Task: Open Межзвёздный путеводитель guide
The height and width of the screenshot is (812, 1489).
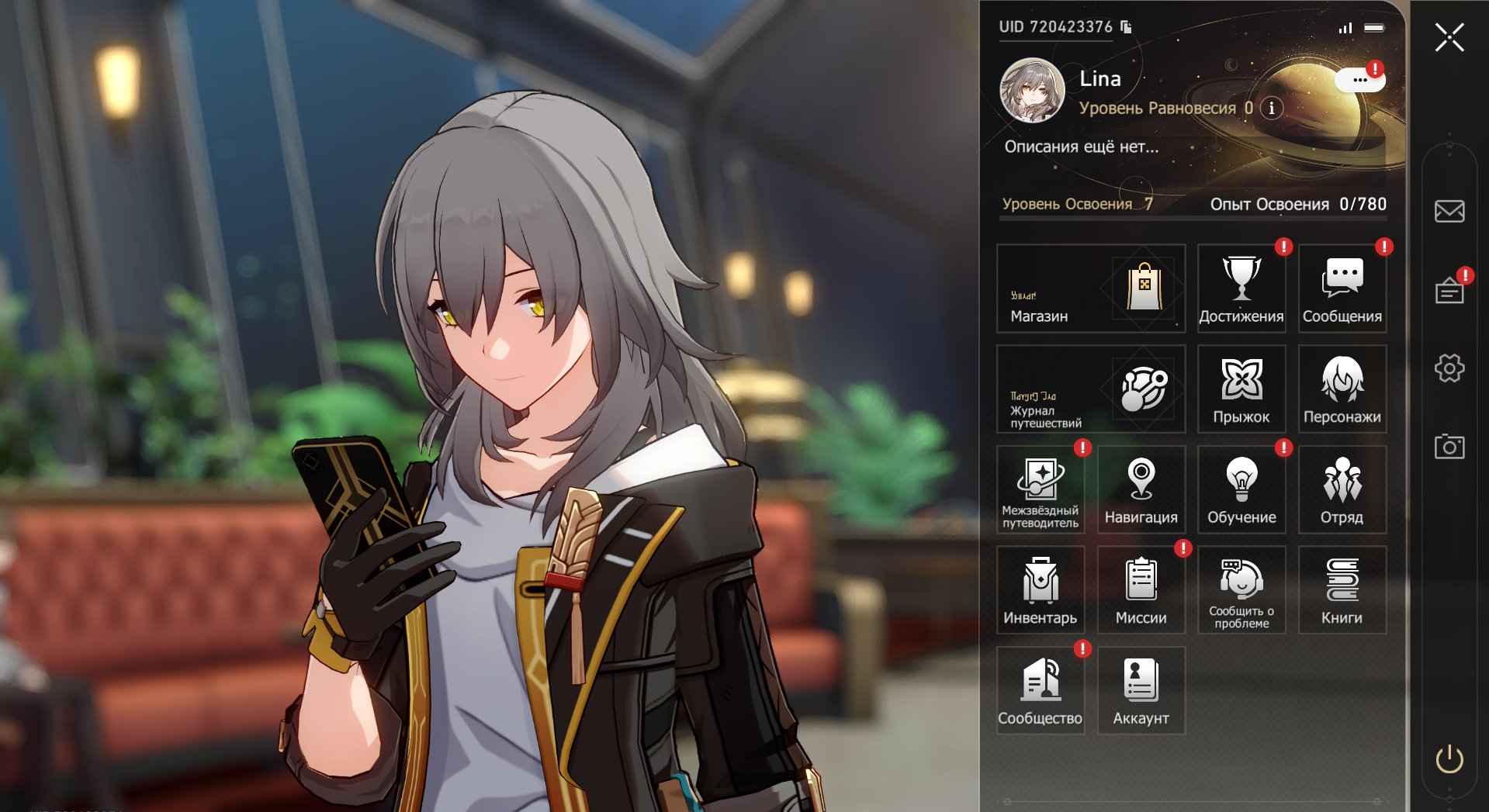Action: 1040,489
